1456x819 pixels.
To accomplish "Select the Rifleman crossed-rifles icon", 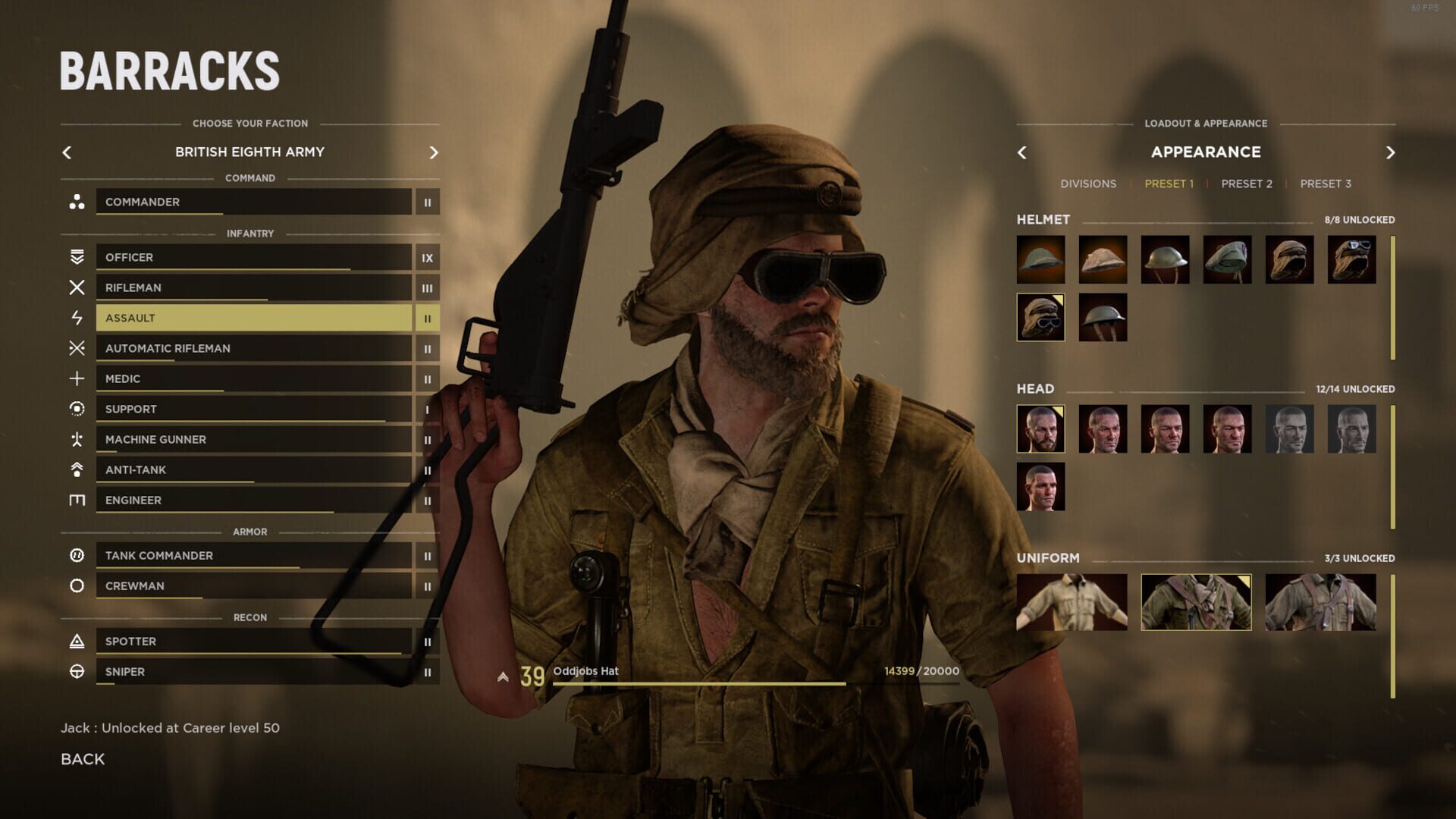I will click(77, 287).
